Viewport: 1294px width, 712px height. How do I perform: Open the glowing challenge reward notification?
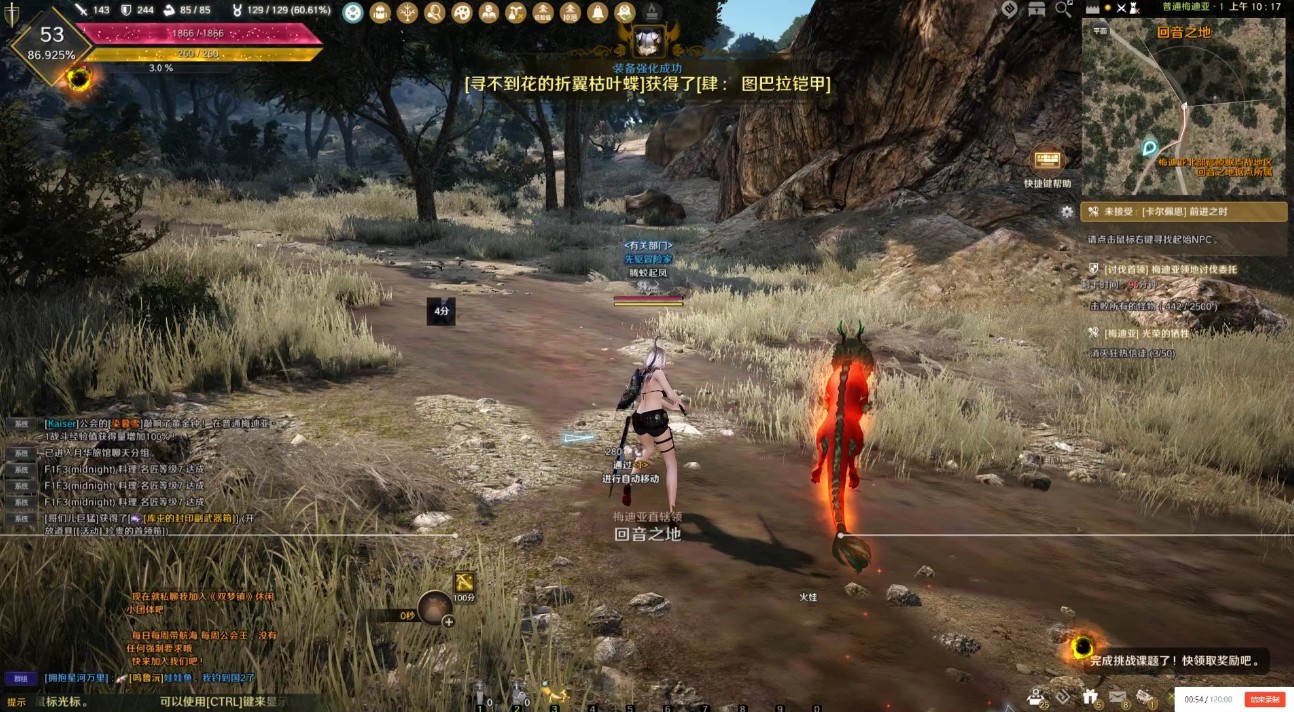(x=1081, y=648)
